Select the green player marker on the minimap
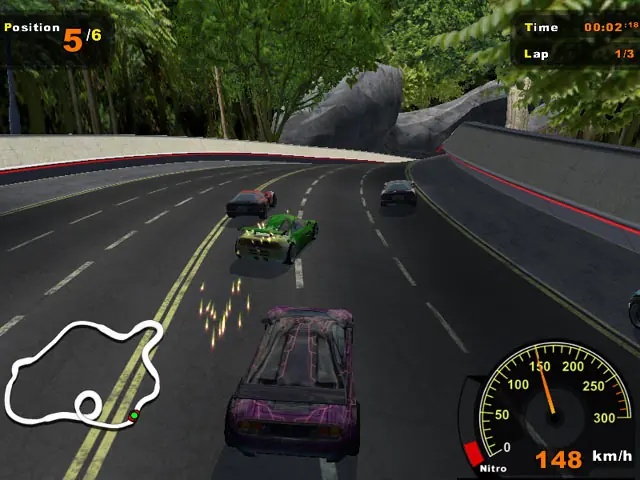Image resolution: width=640 pixels, height=480 pixels. tap(134, 415)
